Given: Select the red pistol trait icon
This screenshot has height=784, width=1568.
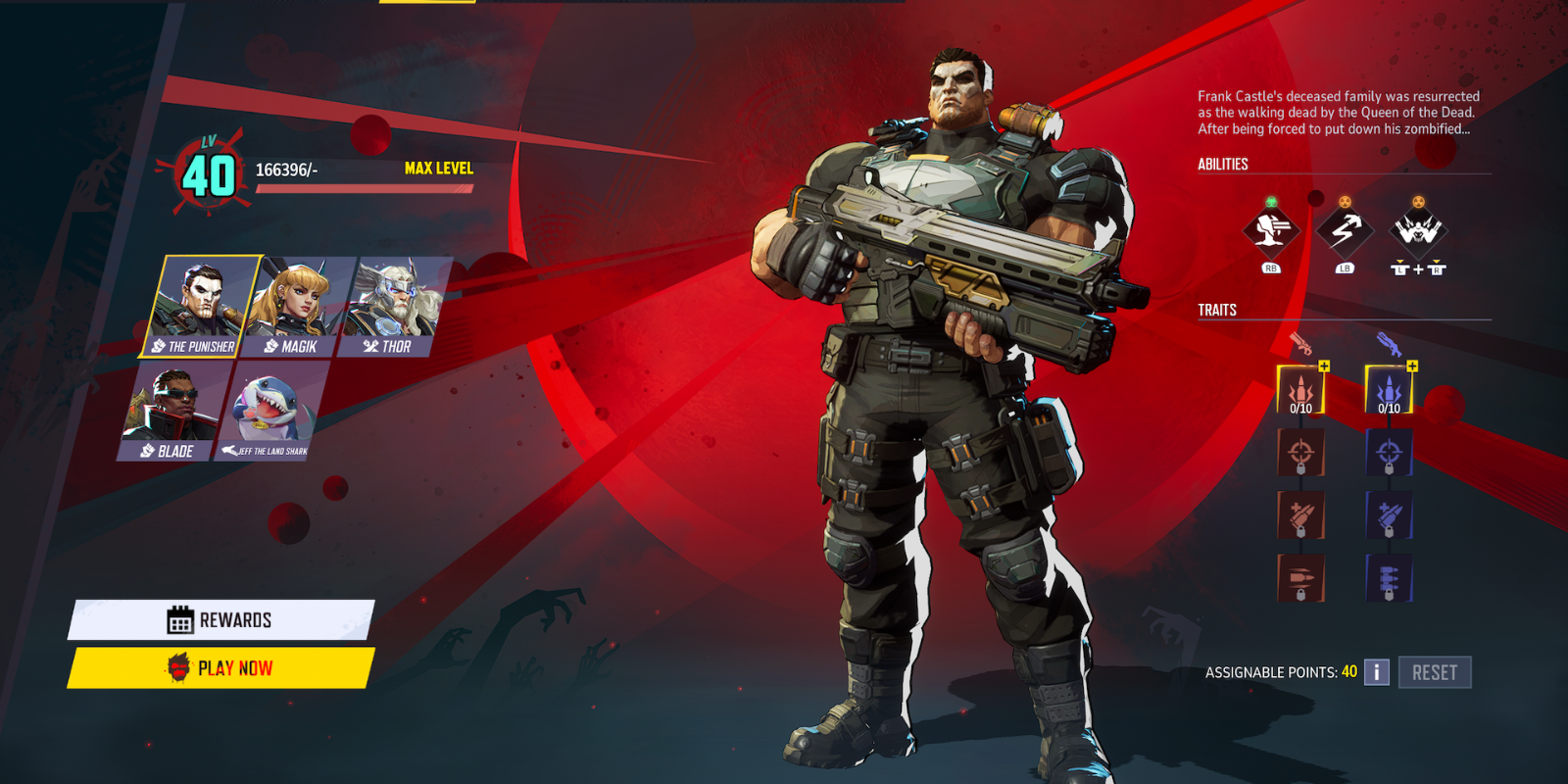Looking at the screenshot, I should (1300, 341).
